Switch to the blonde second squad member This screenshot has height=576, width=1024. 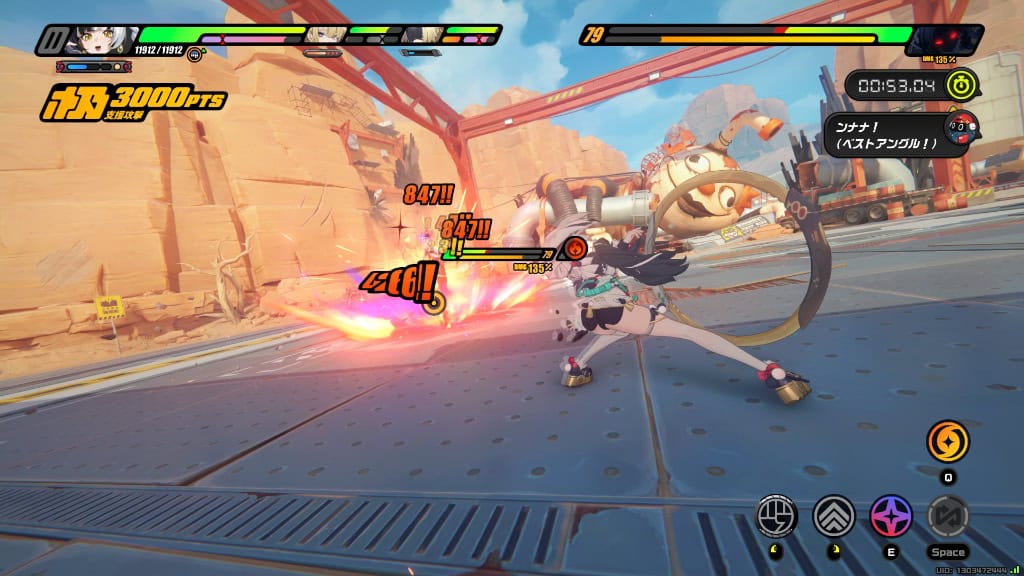(x=325, y=36)
